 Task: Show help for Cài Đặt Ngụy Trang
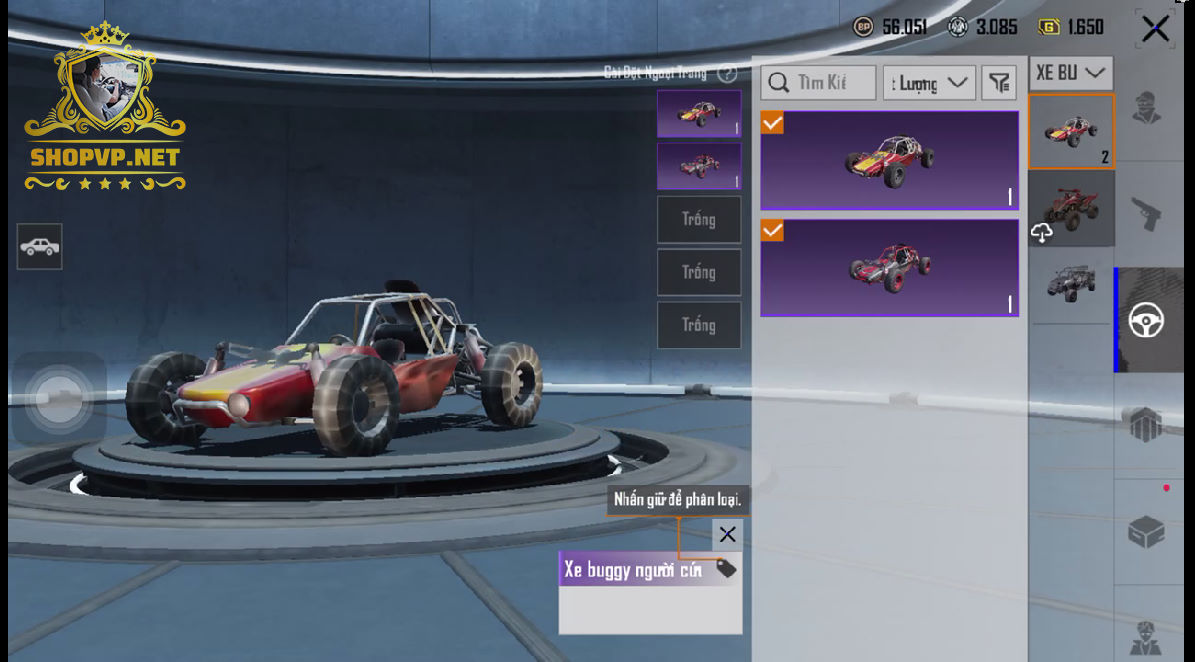point(727,73)
